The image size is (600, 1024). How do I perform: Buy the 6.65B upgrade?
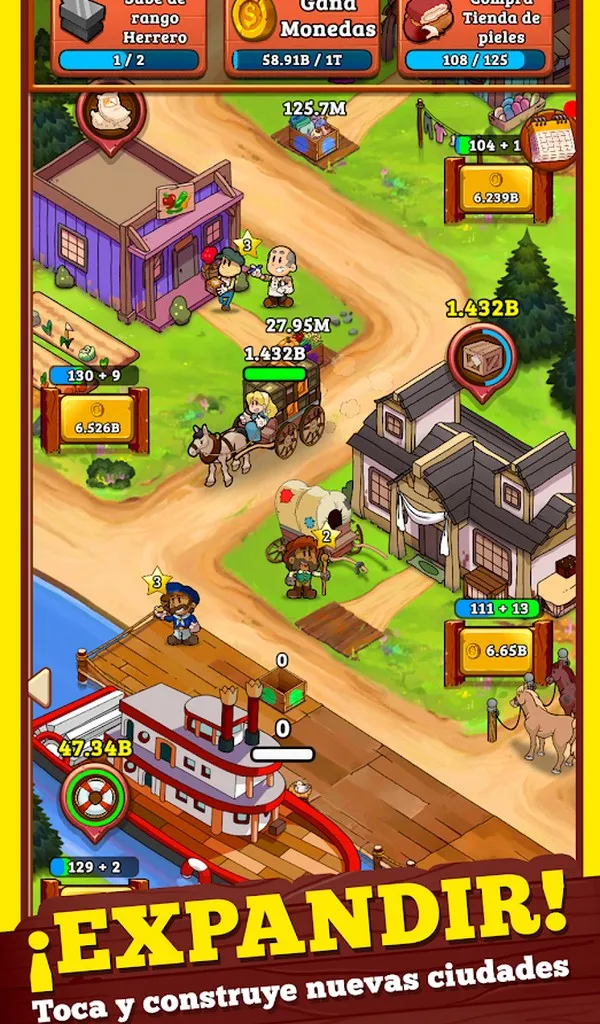(499, 651)
